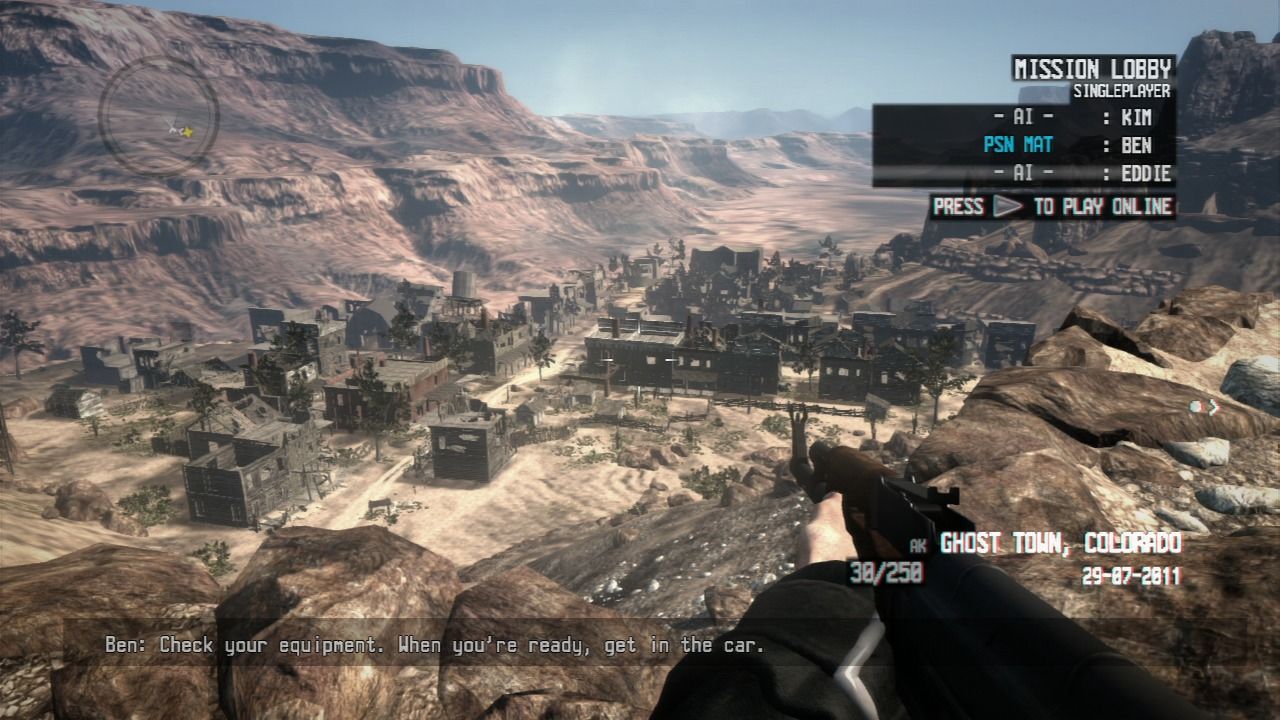
Task: Select the AI player row KIM
Action: click(1023, 118)
